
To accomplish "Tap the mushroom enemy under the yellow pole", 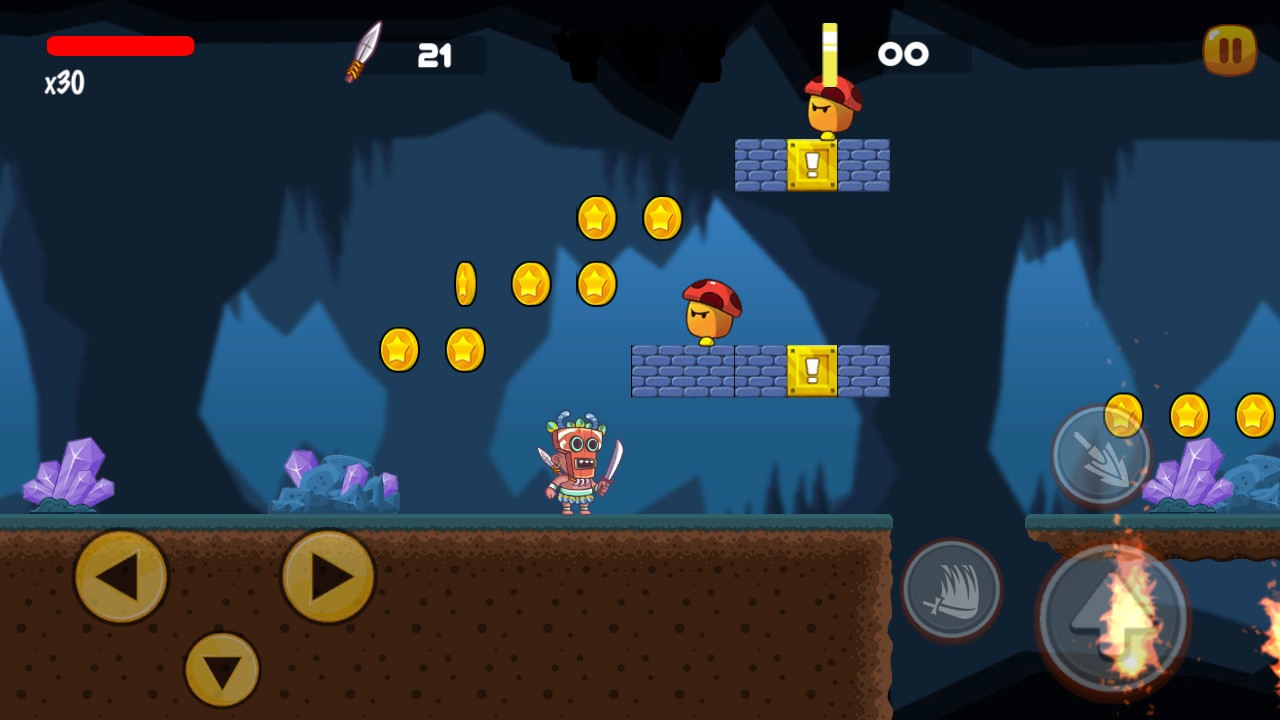I will (827, 108).
